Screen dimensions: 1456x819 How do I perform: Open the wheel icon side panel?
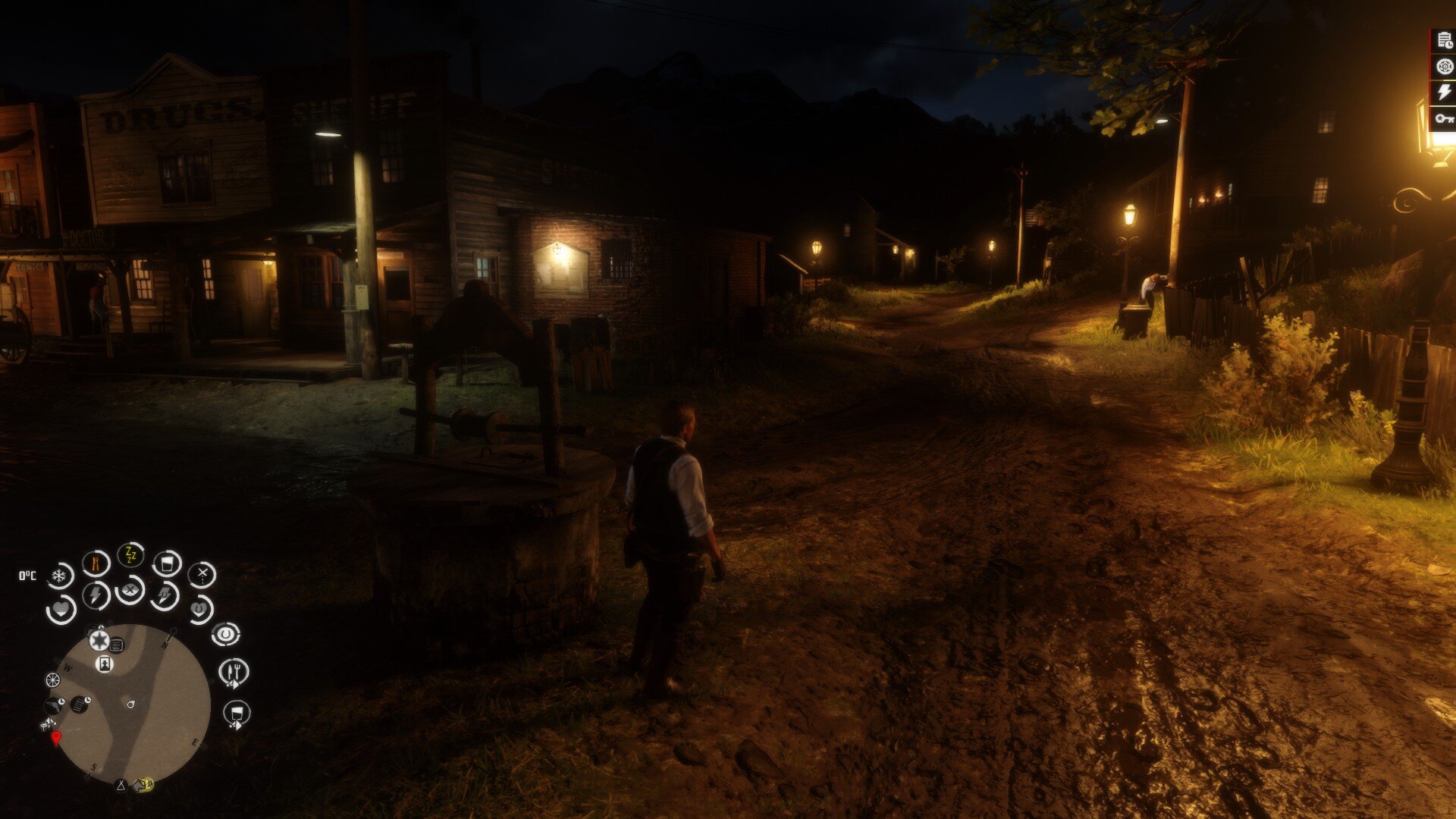(x=1444, y=67)
